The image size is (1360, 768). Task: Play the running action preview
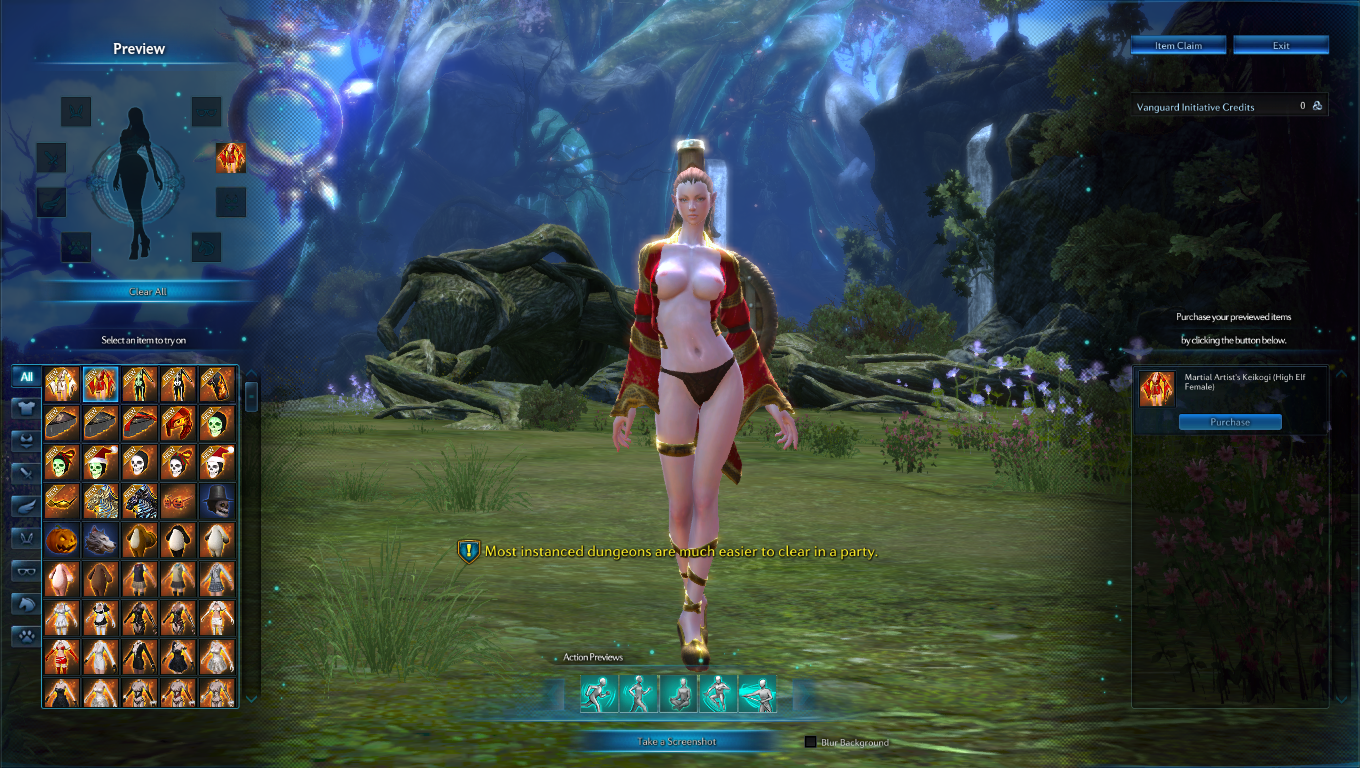598,694
